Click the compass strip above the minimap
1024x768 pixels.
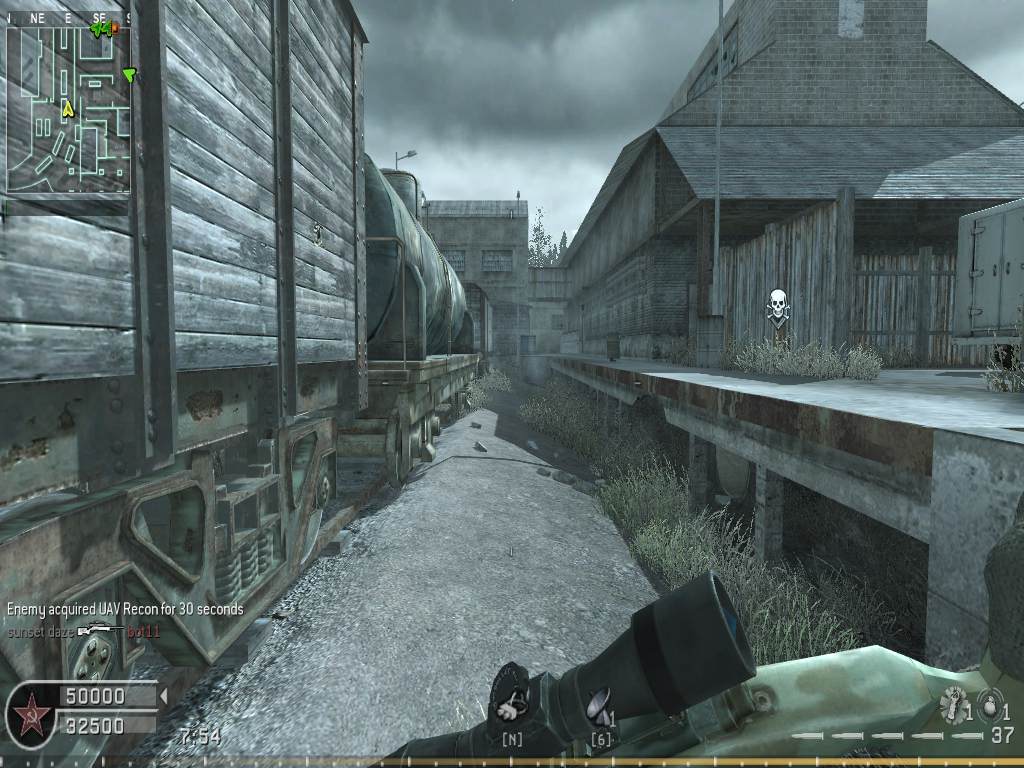68,18
